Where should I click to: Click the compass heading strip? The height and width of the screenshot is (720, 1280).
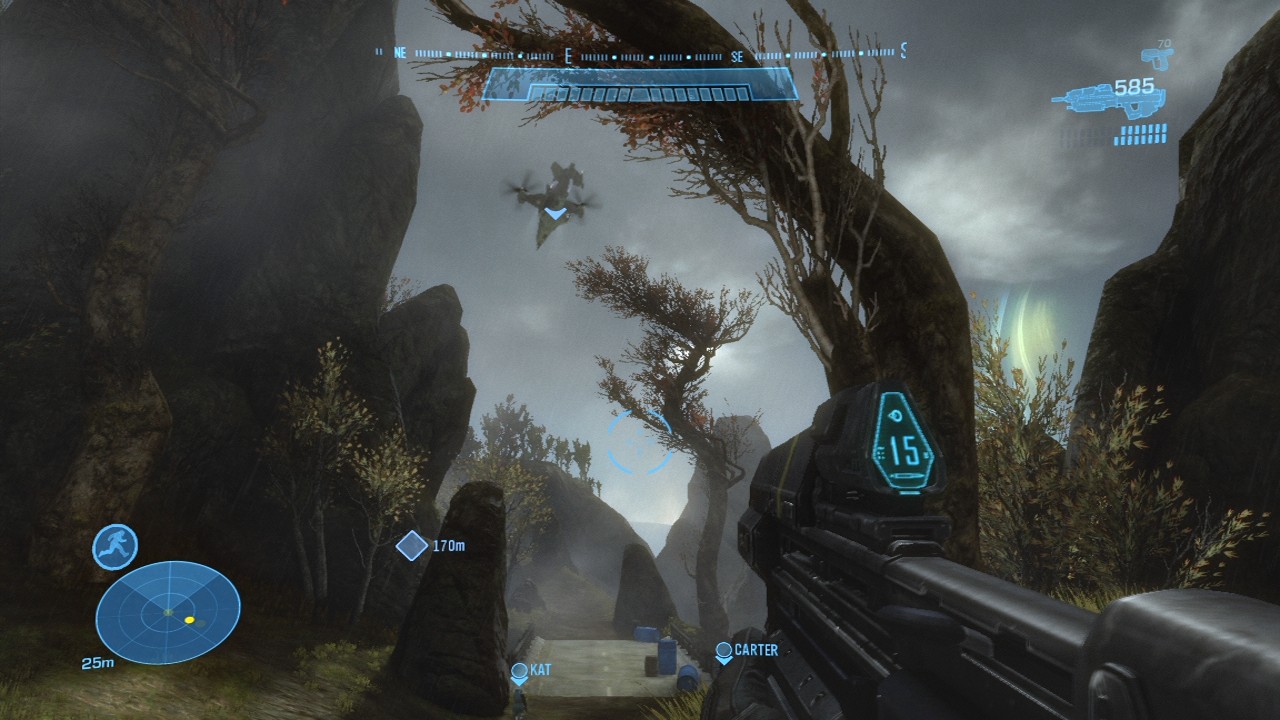640,54
